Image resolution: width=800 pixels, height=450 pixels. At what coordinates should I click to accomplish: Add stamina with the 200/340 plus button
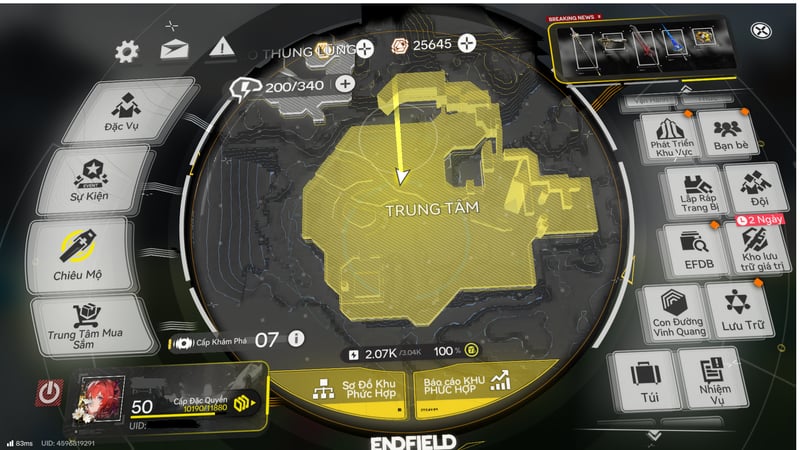pos(345,84)
